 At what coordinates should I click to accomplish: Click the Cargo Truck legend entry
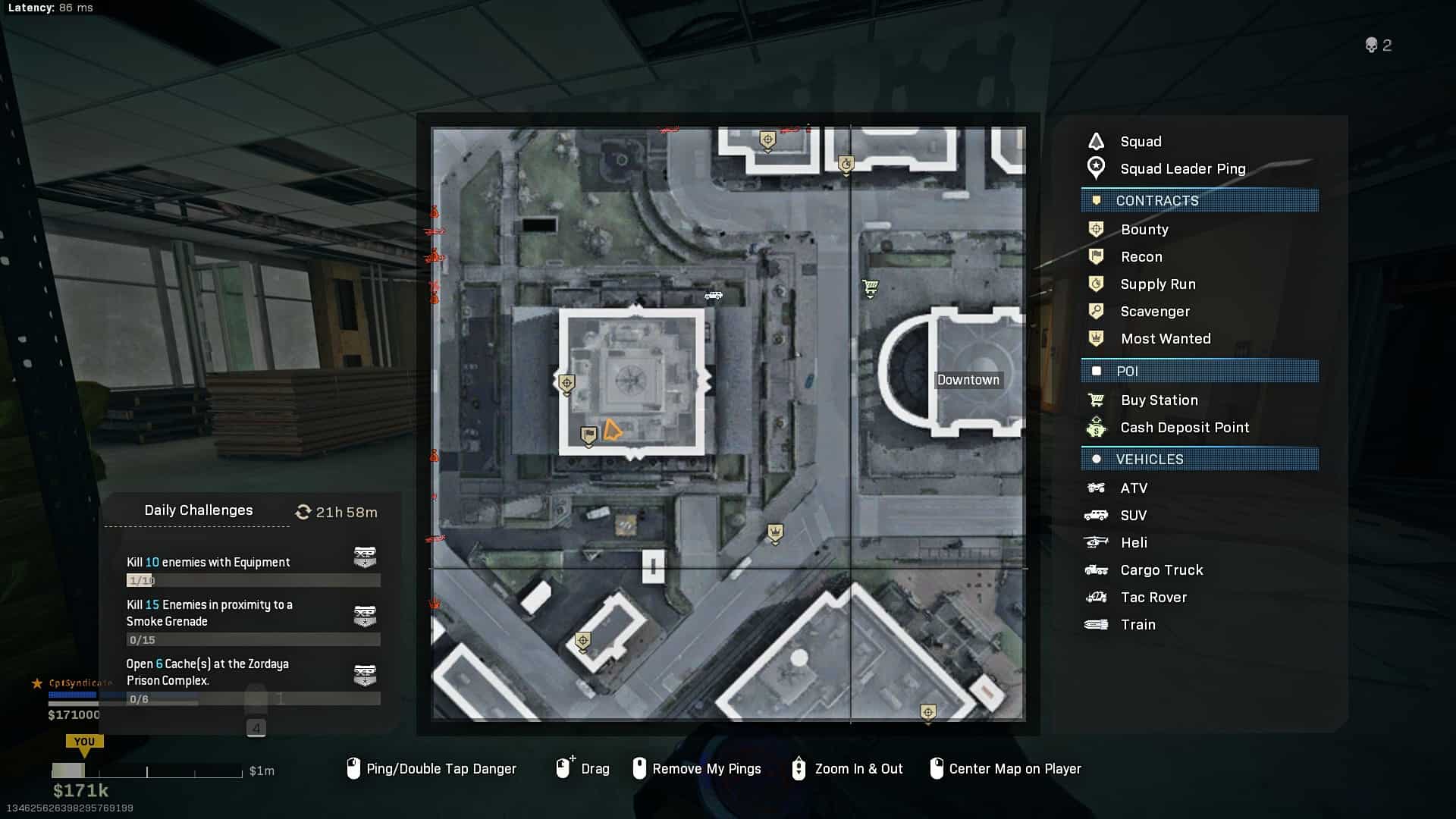click(1161, 570)
